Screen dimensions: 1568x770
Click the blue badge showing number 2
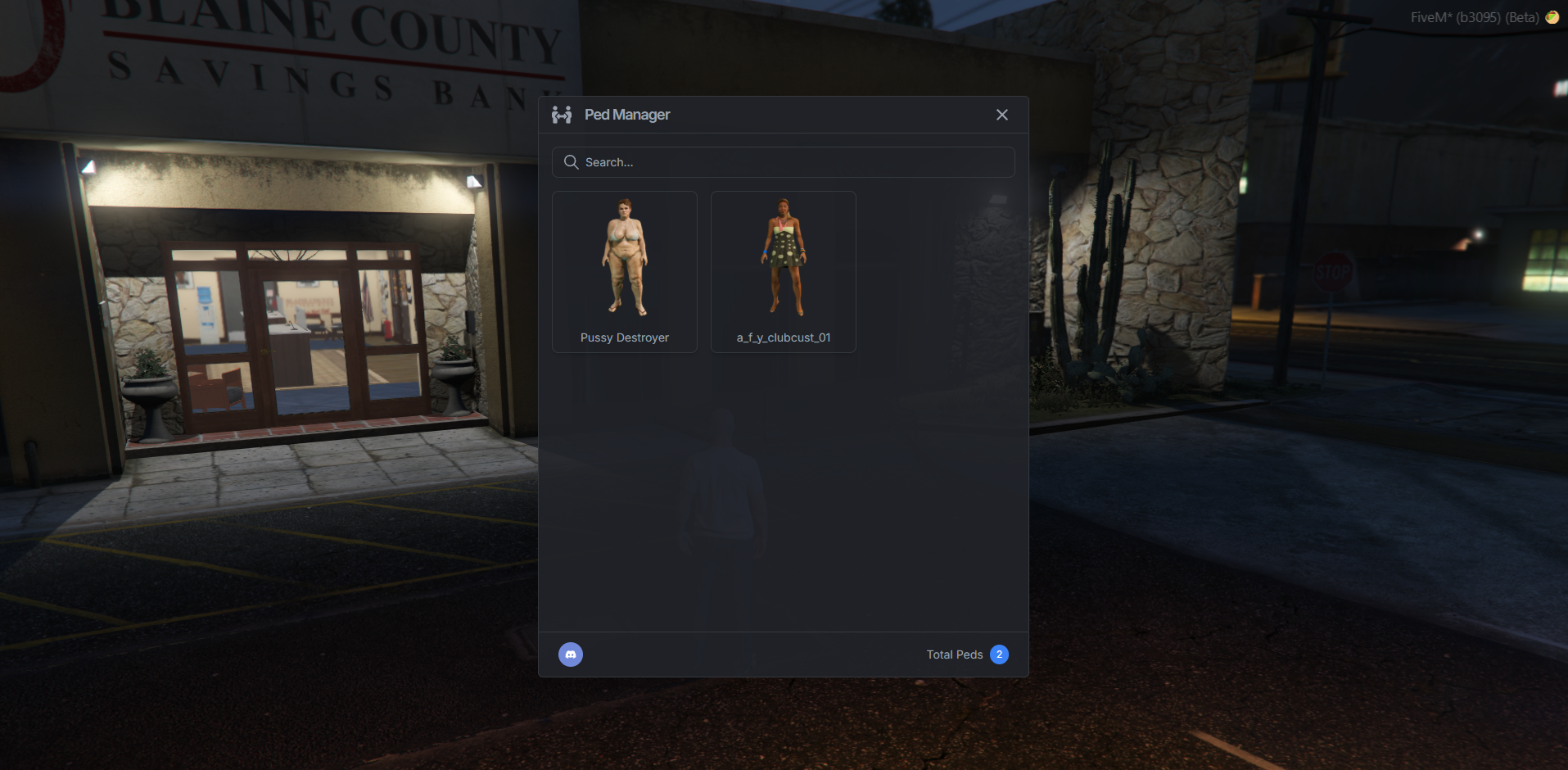point(999,654)
